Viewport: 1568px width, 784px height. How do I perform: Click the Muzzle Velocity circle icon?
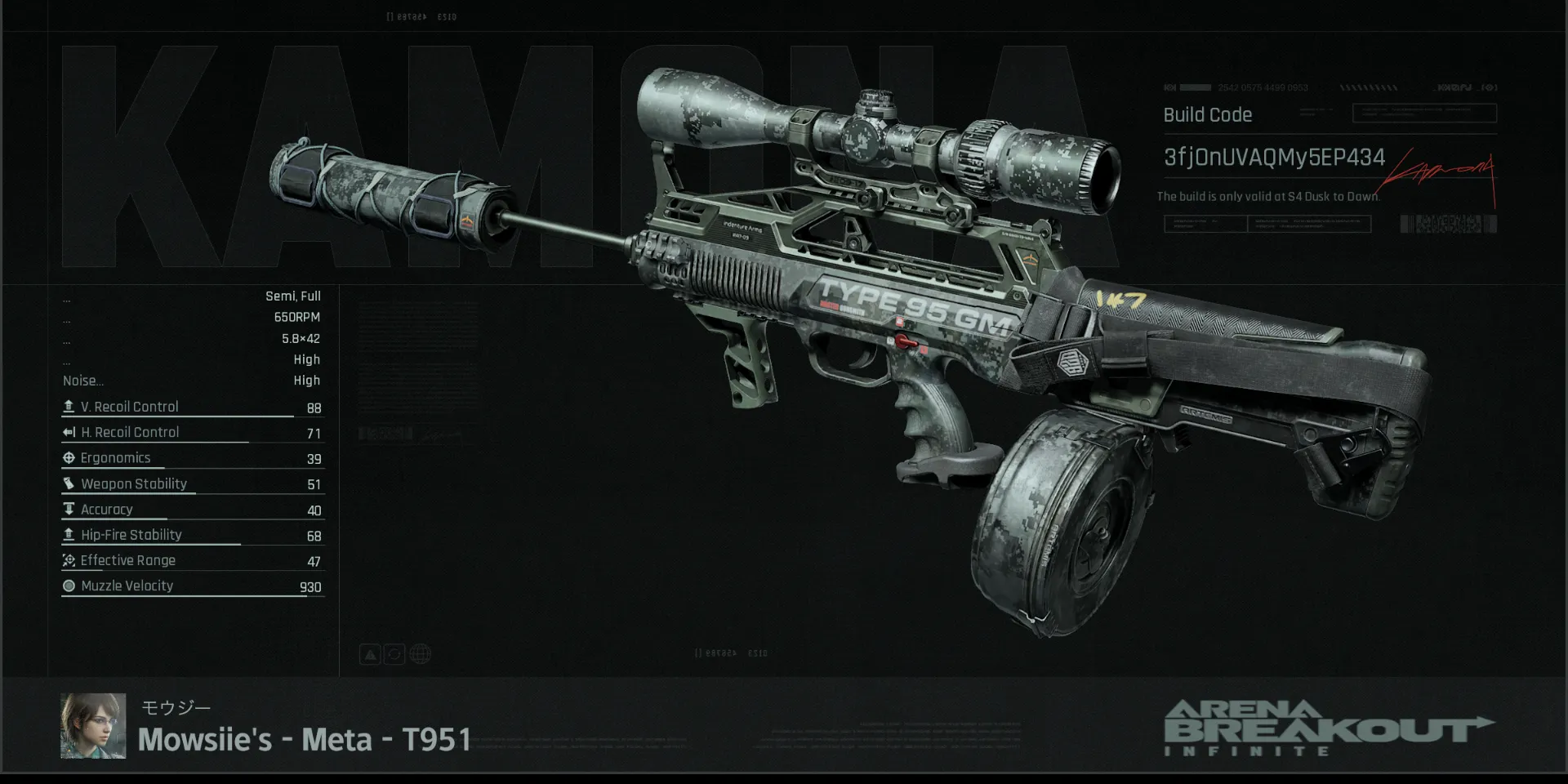coord(69,586)
